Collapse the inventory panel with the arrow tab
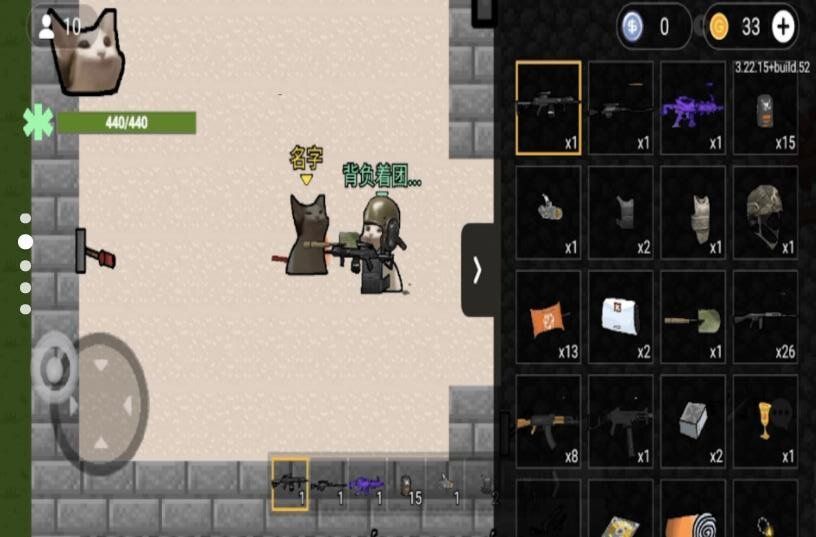Viewport: 816px width, 537px height. tap(478, 270)
